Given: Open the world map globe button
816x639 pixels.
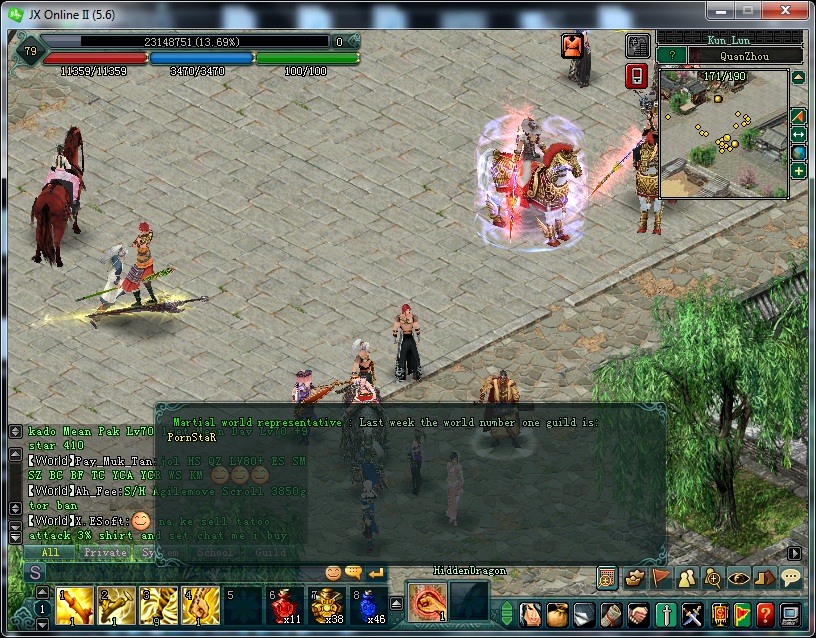Looking at the screenshot, I should [x=799, y=152].
